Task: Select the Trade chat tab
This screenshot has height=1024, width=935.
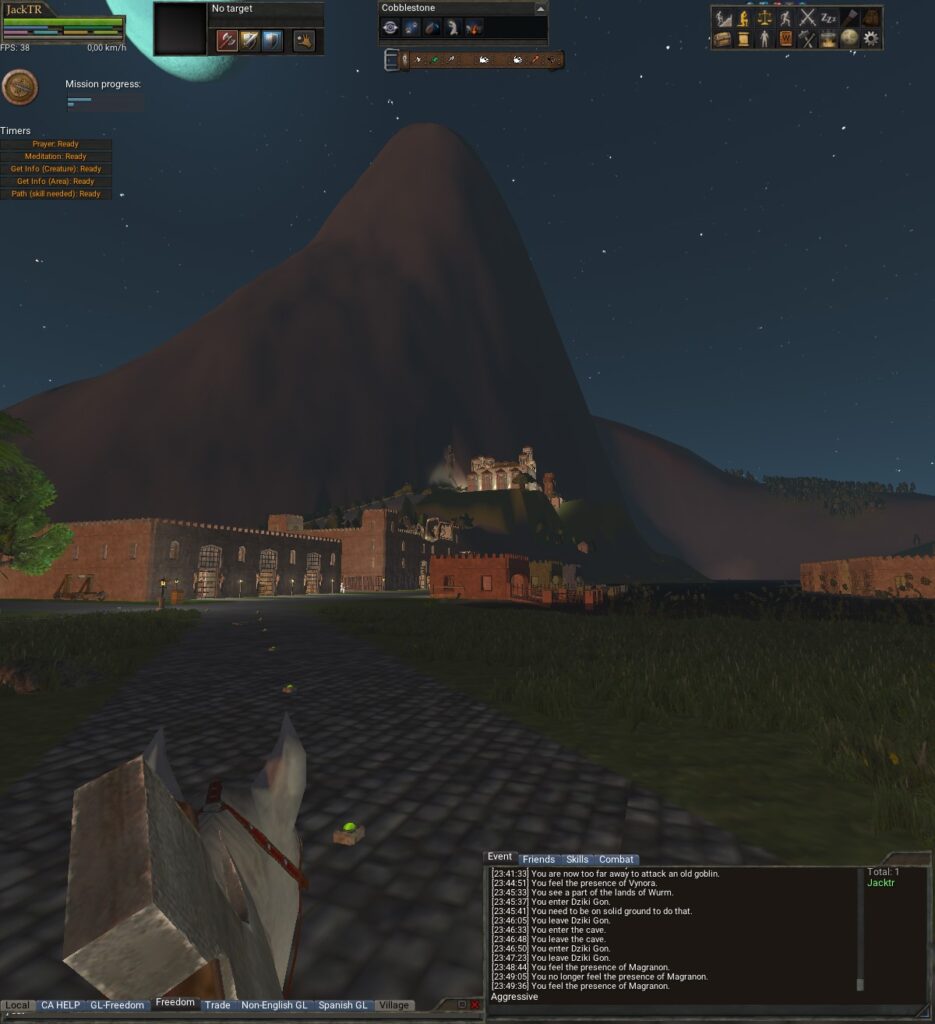Action: [217, 1005]
